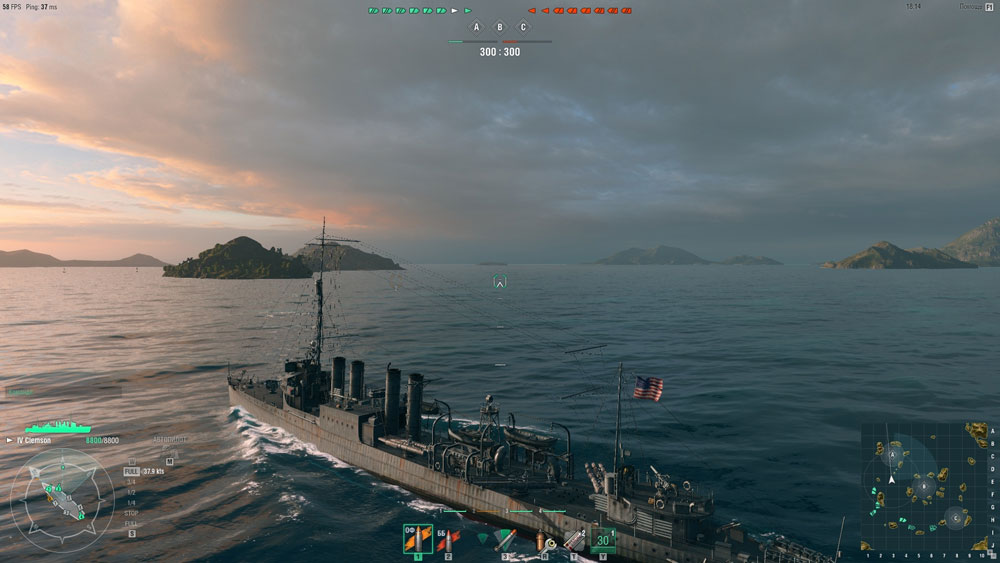1000x563 pixels.
Task: Click the B base marker in the top score panel
Action: pyautogui.click(x=500, y=27)
